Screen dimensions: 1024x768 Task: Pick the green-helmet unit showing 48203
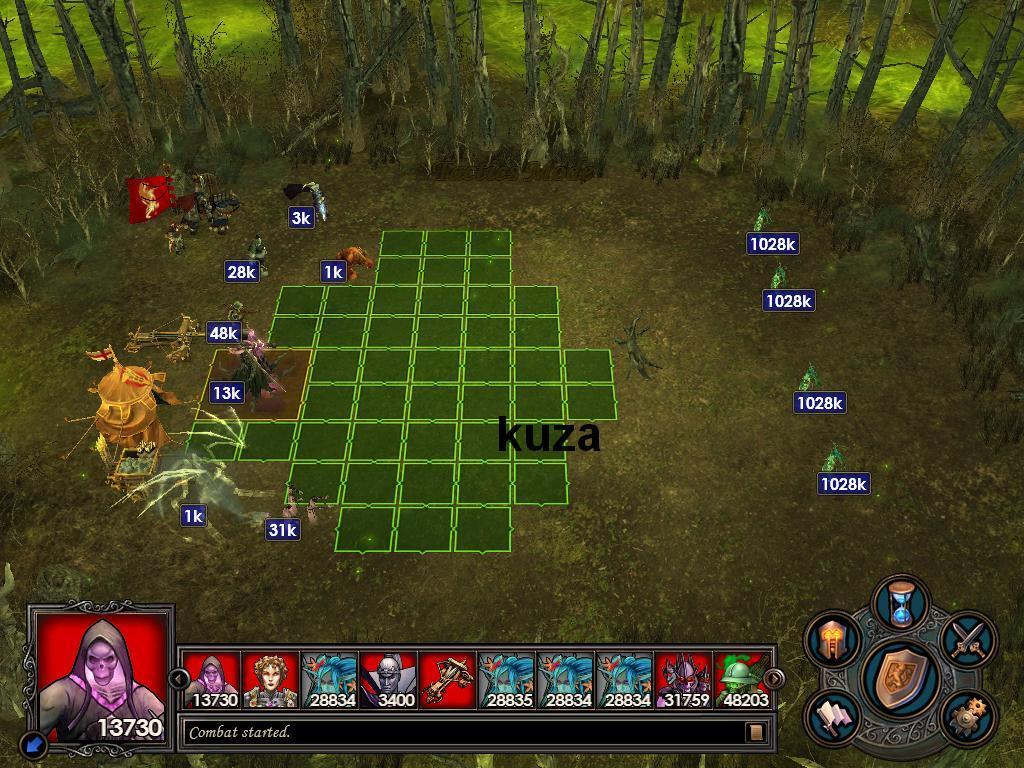(x=742, y=680)
